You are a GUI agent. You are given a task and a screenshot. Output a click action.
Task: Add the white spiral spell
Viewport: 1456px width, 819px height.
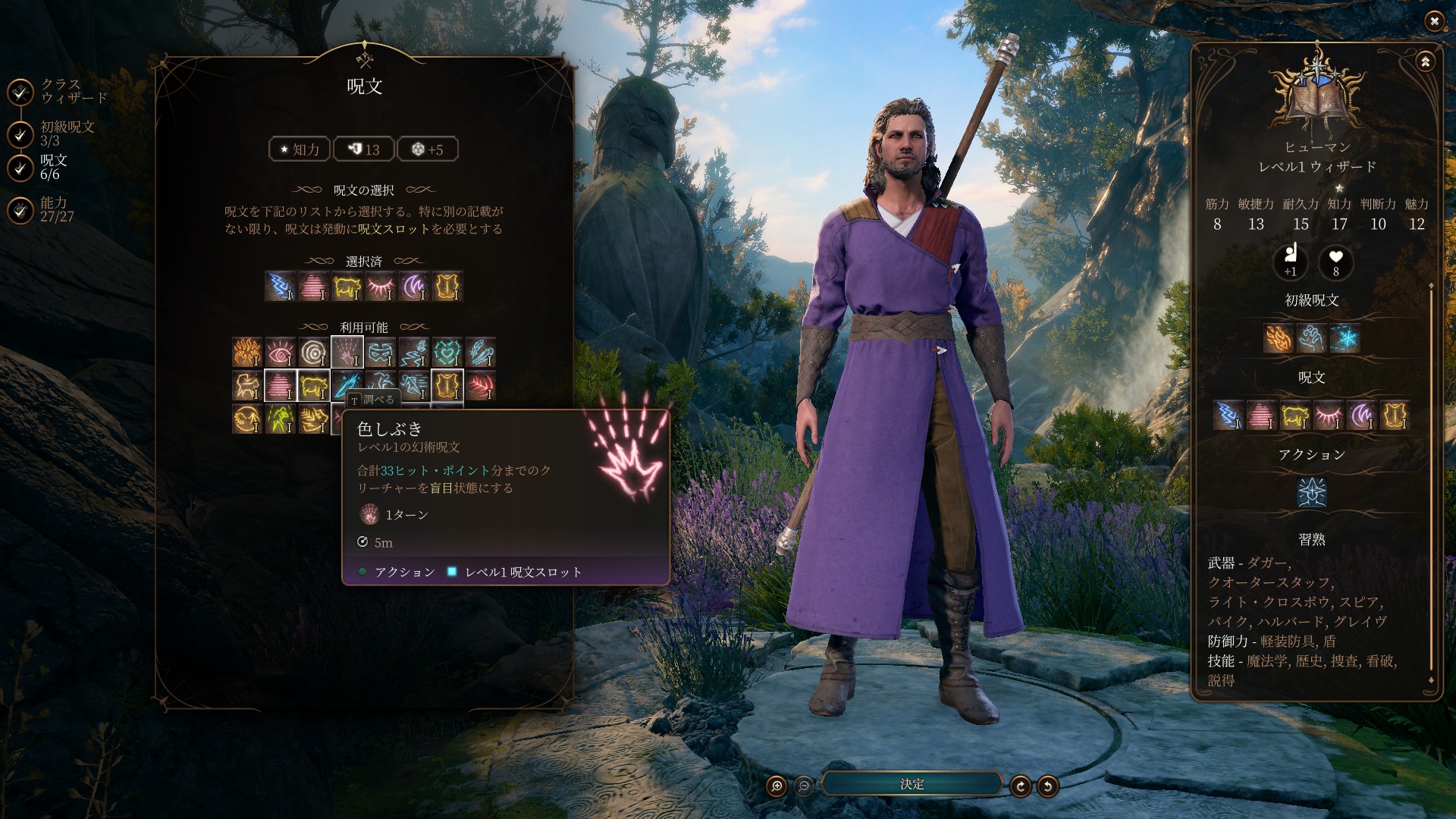pyautogui.click(x=314, y=352)
